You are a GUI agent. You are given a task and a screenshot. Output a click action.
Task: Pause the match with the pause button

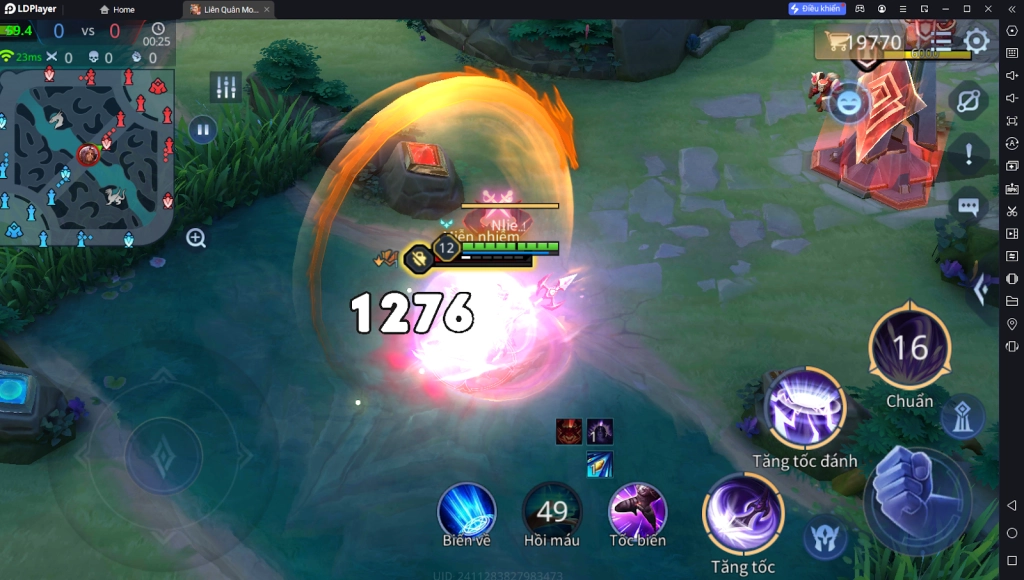pyautogui.click(x=203, y=129)
